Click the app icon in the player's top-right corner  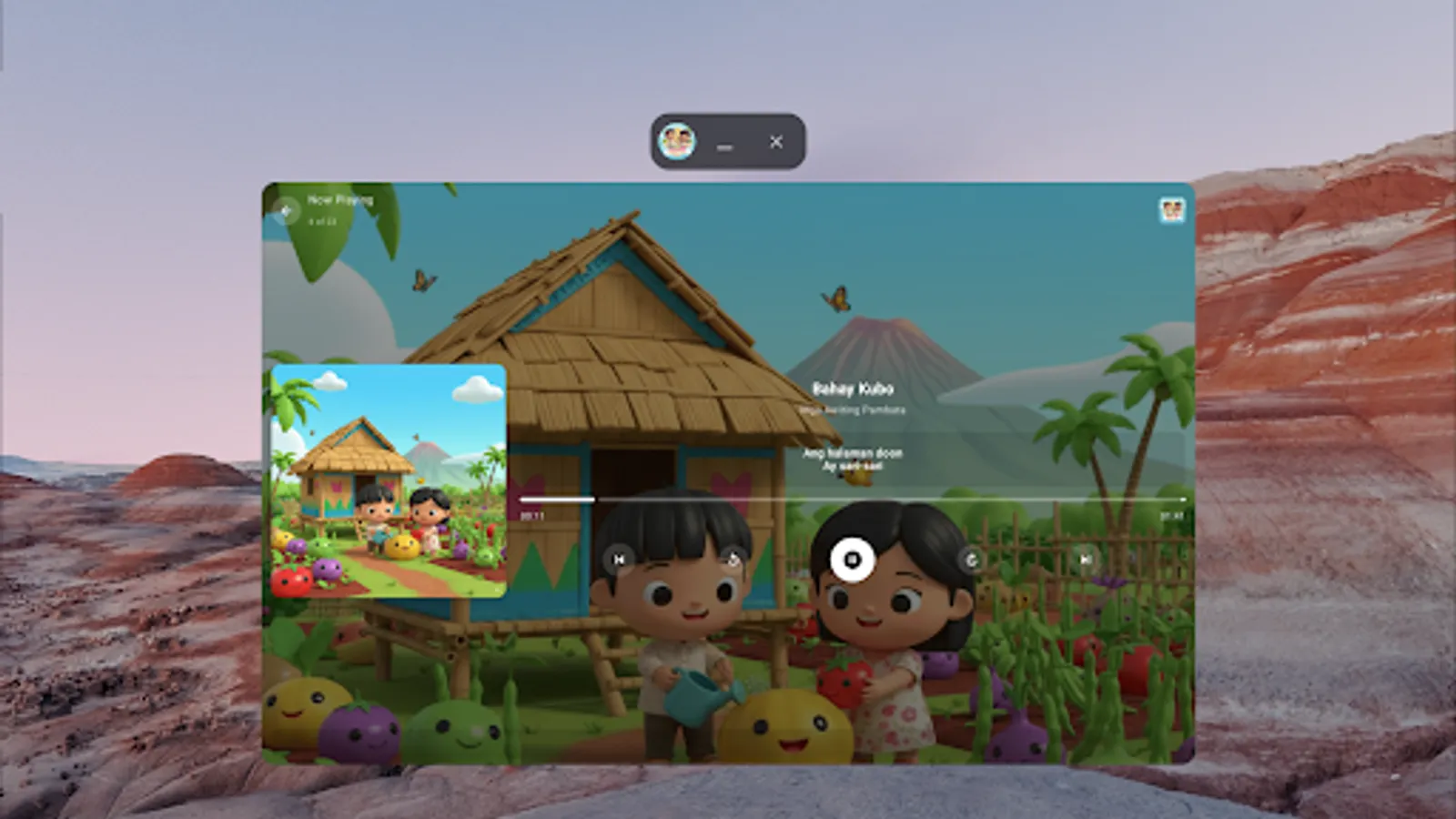point(1170,210)
